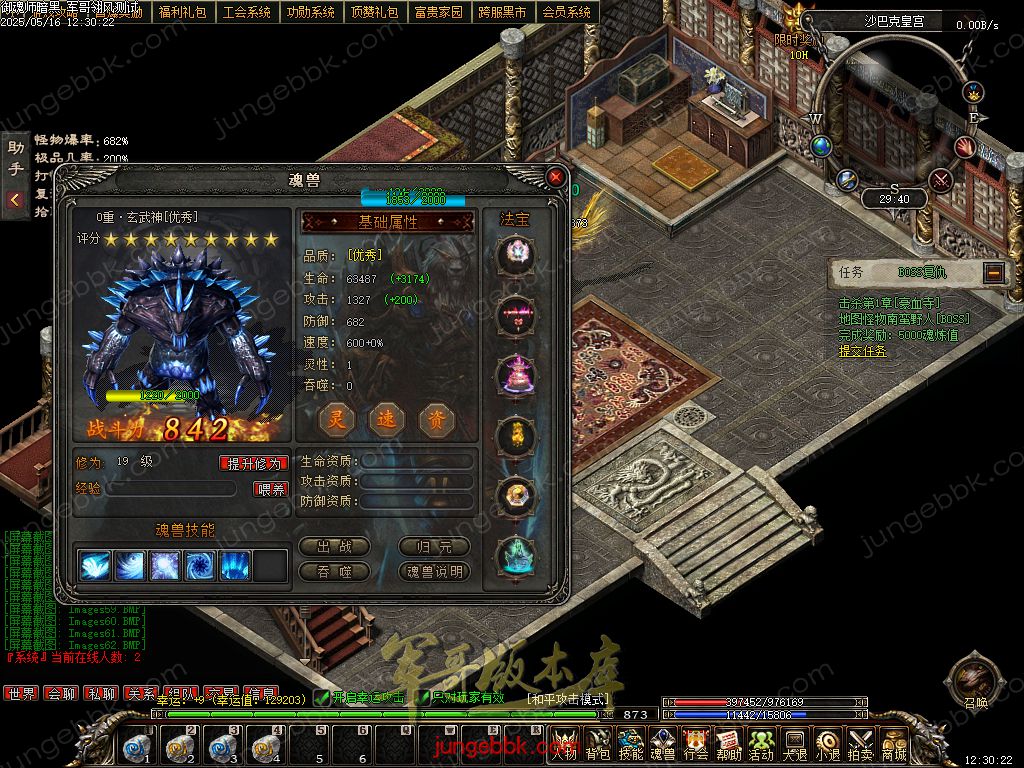Click the 提交任务 quest link
The image size is (1024, 768).
[862, 351]
